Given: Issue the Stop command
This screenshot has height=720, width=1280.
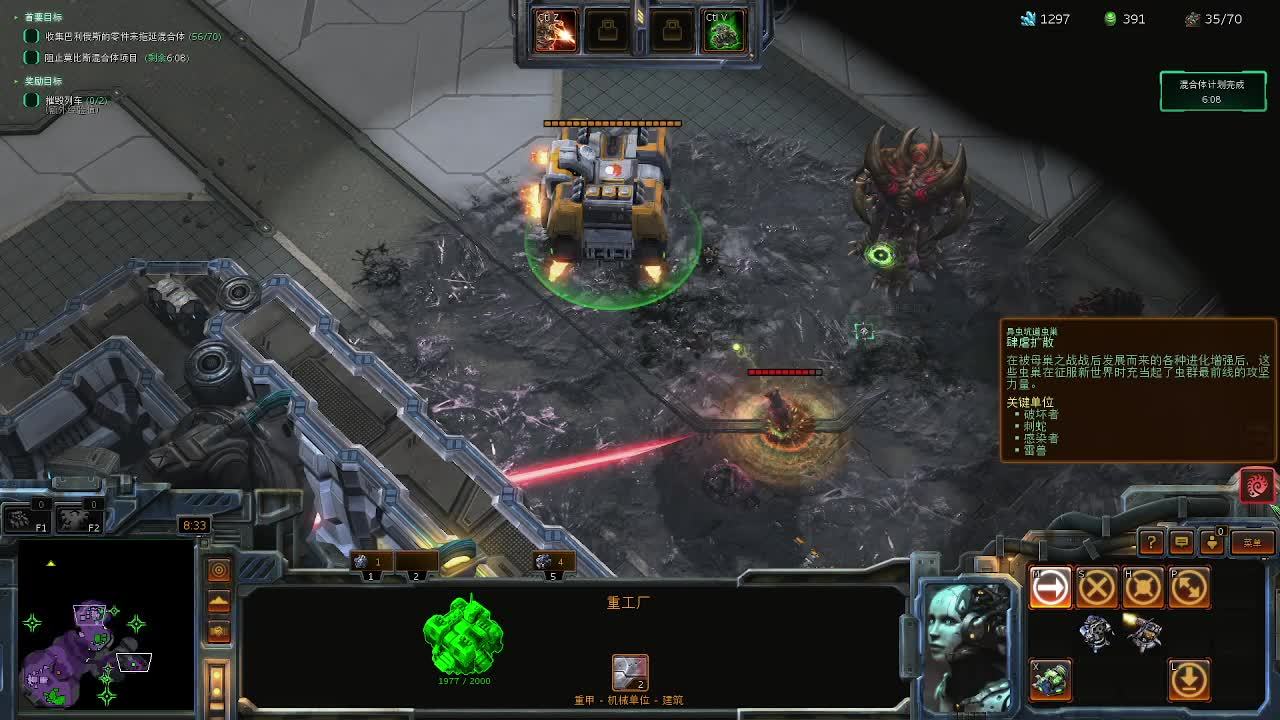Looking at the screenshot, I should pos(1096,588).
